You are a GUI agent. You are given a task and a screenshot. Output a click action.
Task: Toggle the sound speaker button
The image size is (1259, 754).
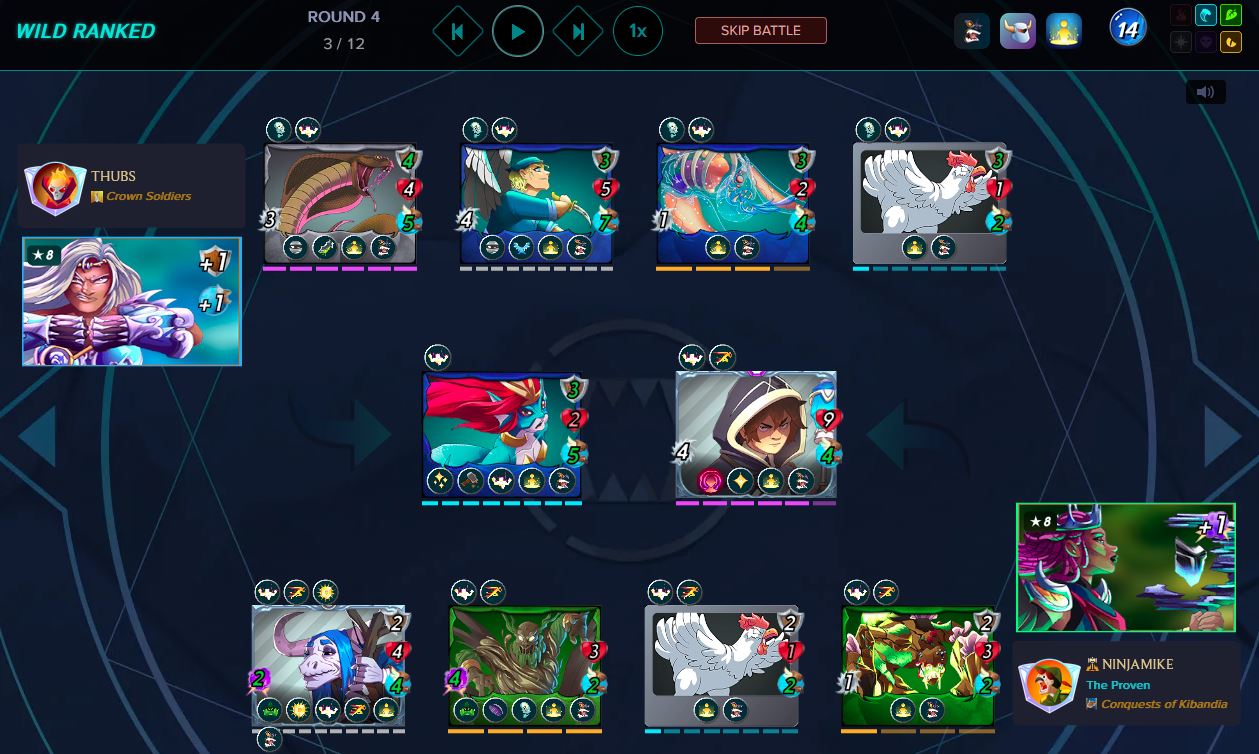pyautogui.click(x=1205, y=92)
